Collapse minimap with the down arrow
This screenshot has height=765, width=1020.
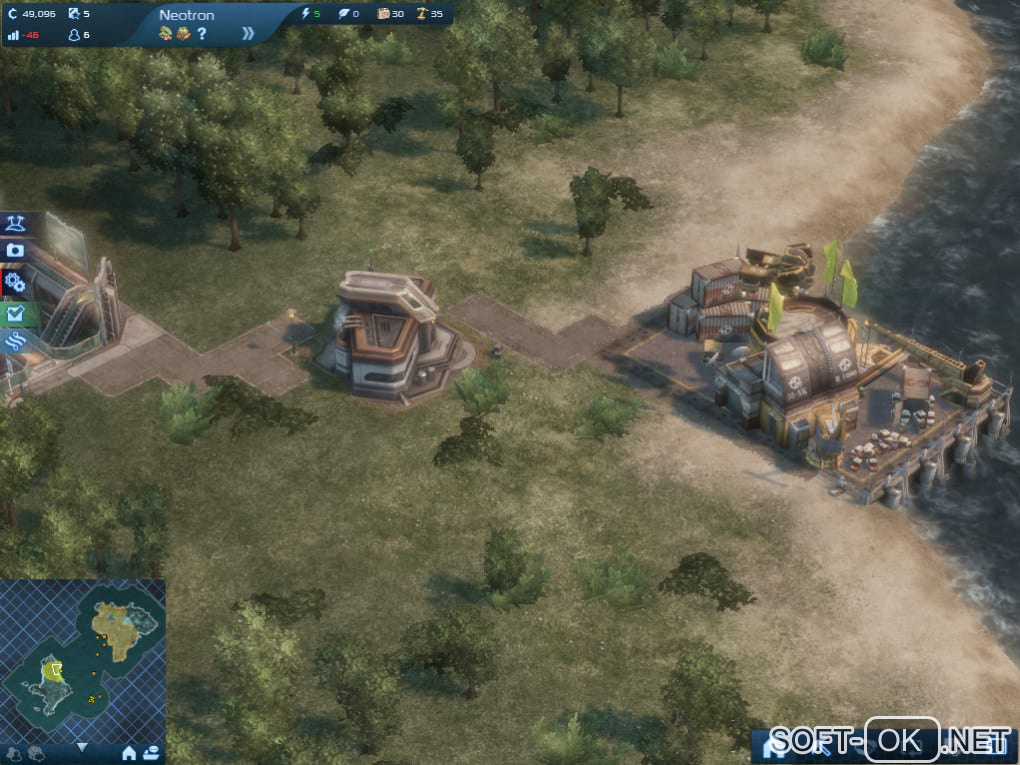[82, 746]
